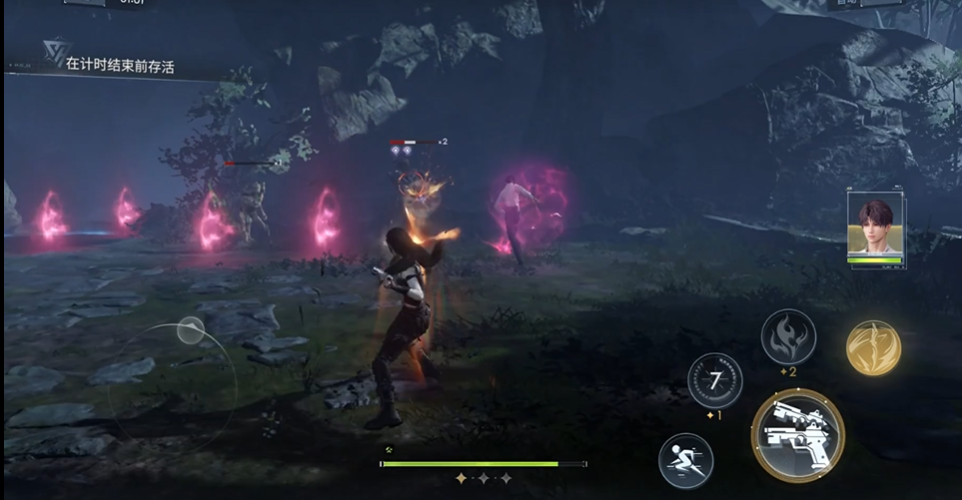Screen dimensions: 962x500
Task: Fire the dual pistols attack button
Action: click(x=798, y=435)
